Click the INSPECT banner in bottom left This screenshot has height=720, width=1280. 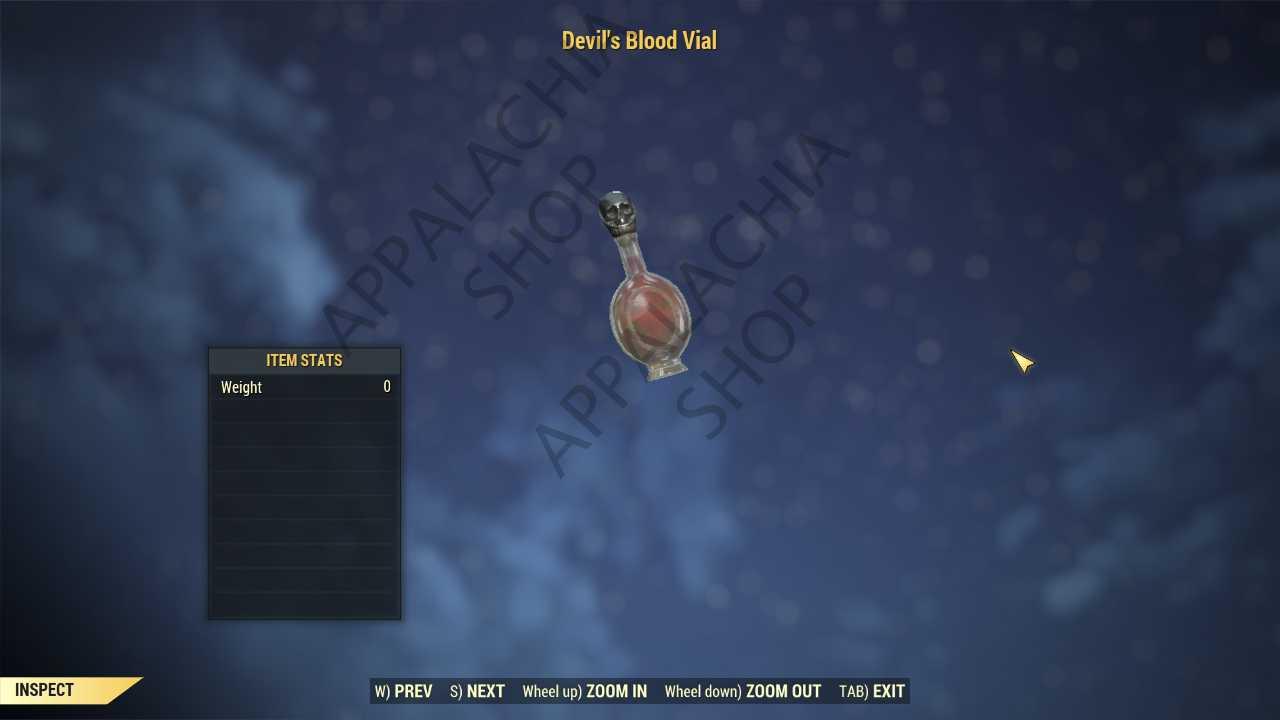point(44,690)
